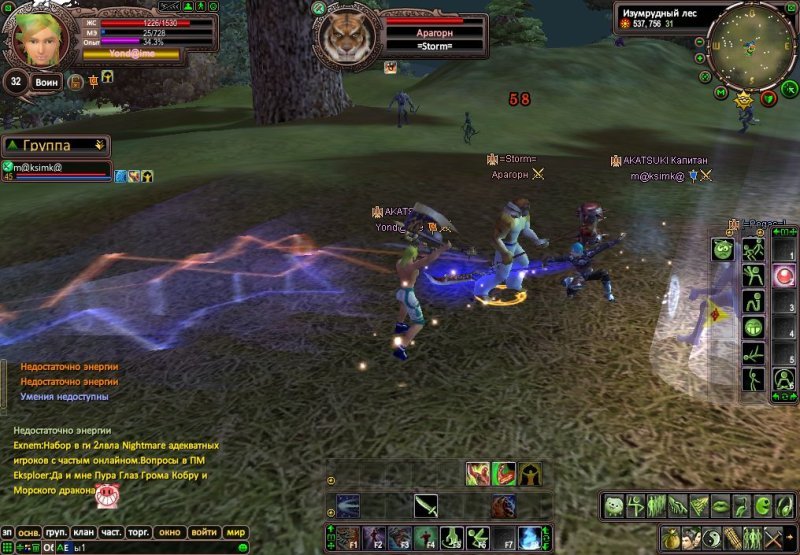Open the player character portrait
This screenshot has height=555, width=800.
(x=39, y=36)
